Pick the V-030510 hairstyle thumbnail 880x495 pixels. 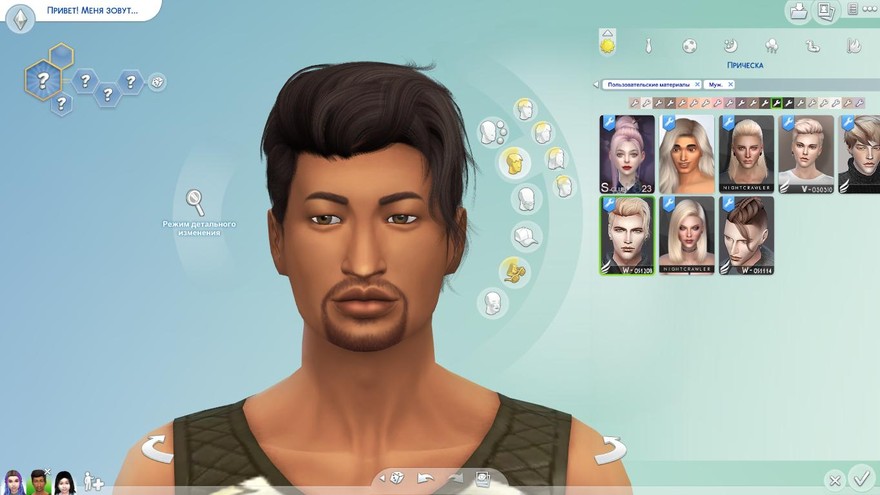coord(806,154)
